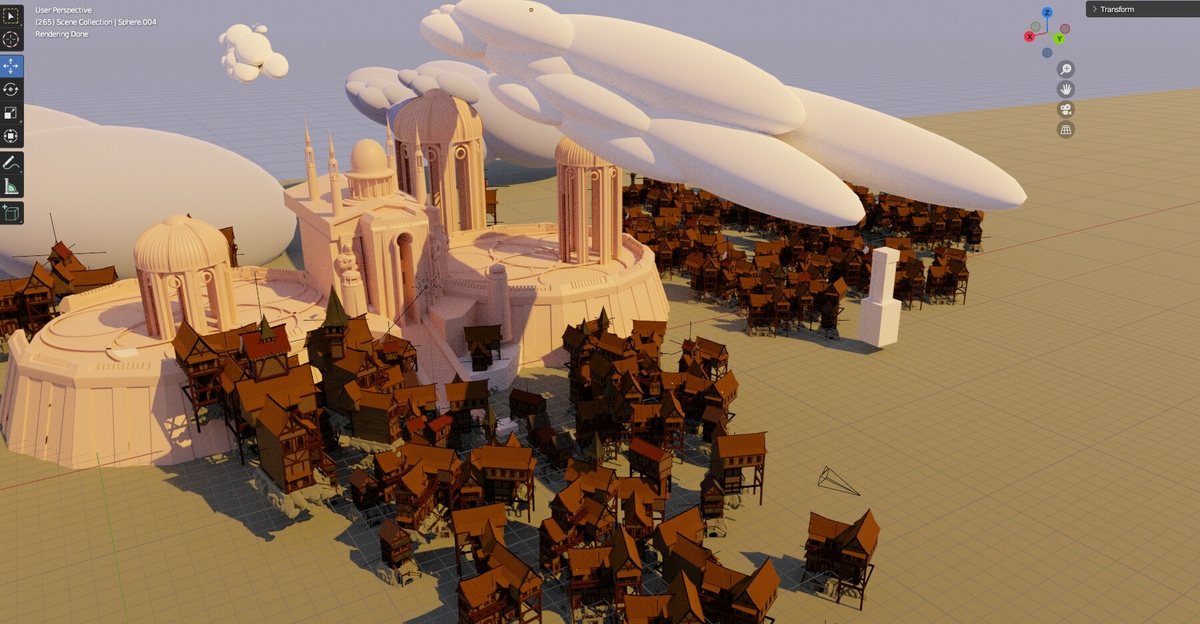1200x624 pixels.
Task: Choose the Measure ruler tool
Action: 11,186
